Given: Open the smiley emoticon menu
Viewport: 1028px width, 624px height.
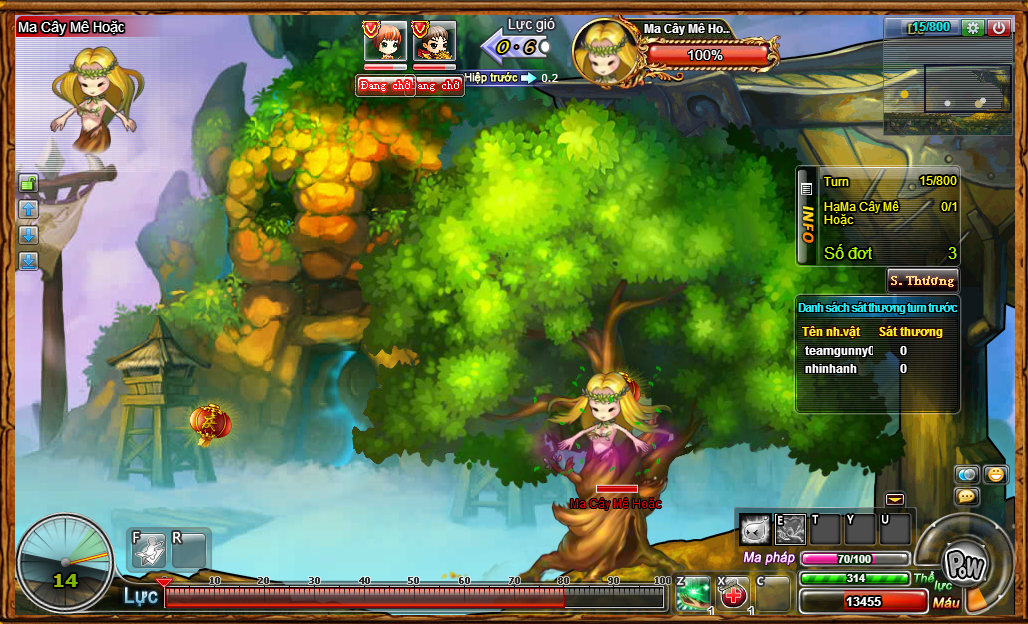Looking at the screenshot, I should [x=995, y=474].
